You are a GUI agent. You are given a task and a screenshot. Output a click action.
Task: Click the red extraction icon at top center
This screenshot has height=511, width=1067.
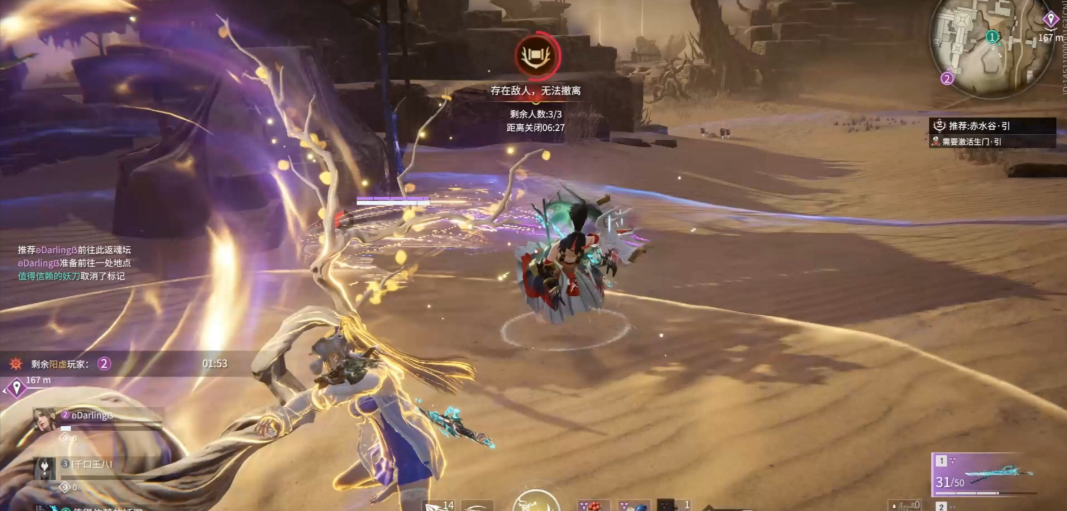tap(537, 54)
